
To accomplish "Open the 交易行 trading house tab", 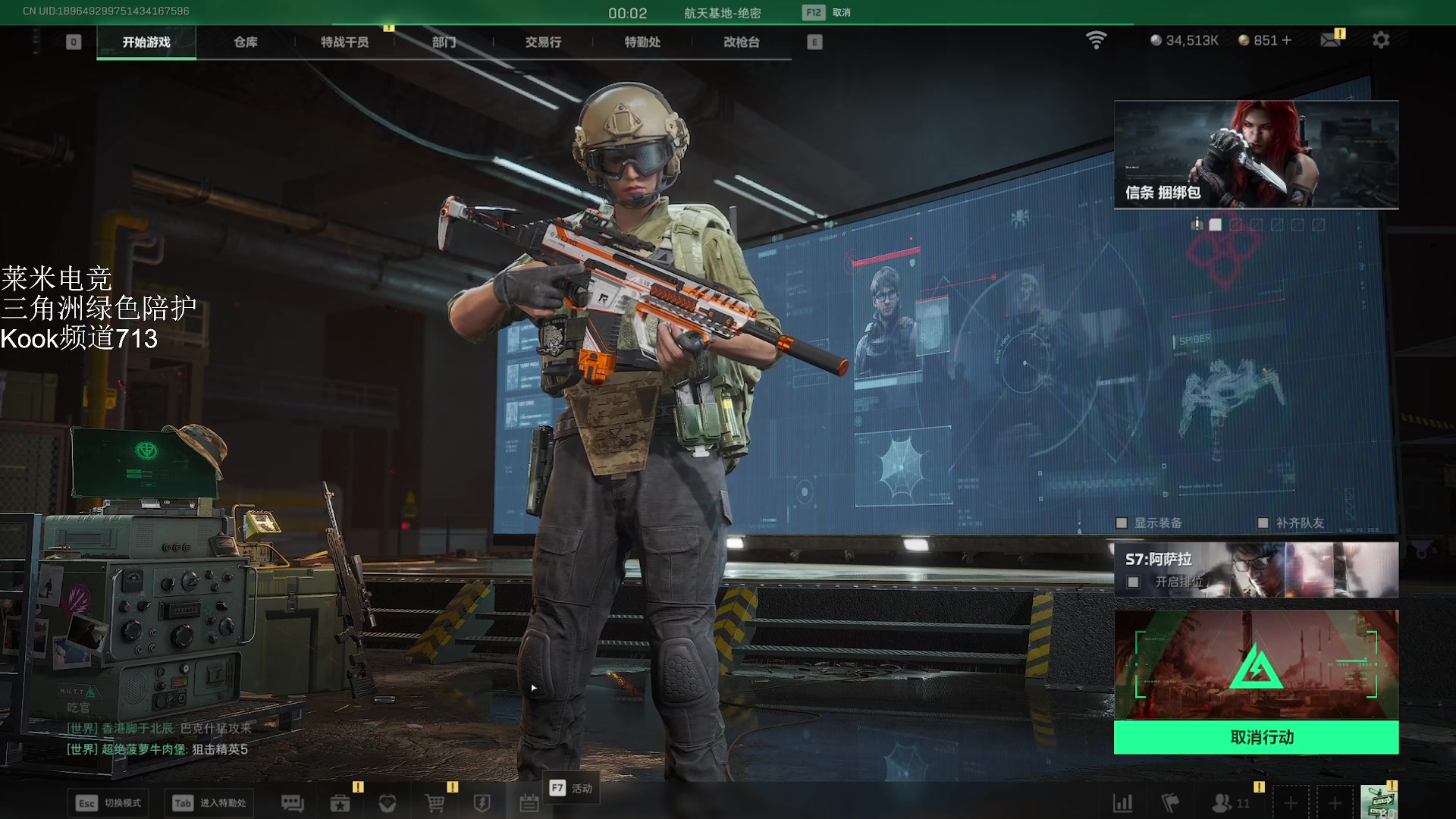I will point(543,42).
